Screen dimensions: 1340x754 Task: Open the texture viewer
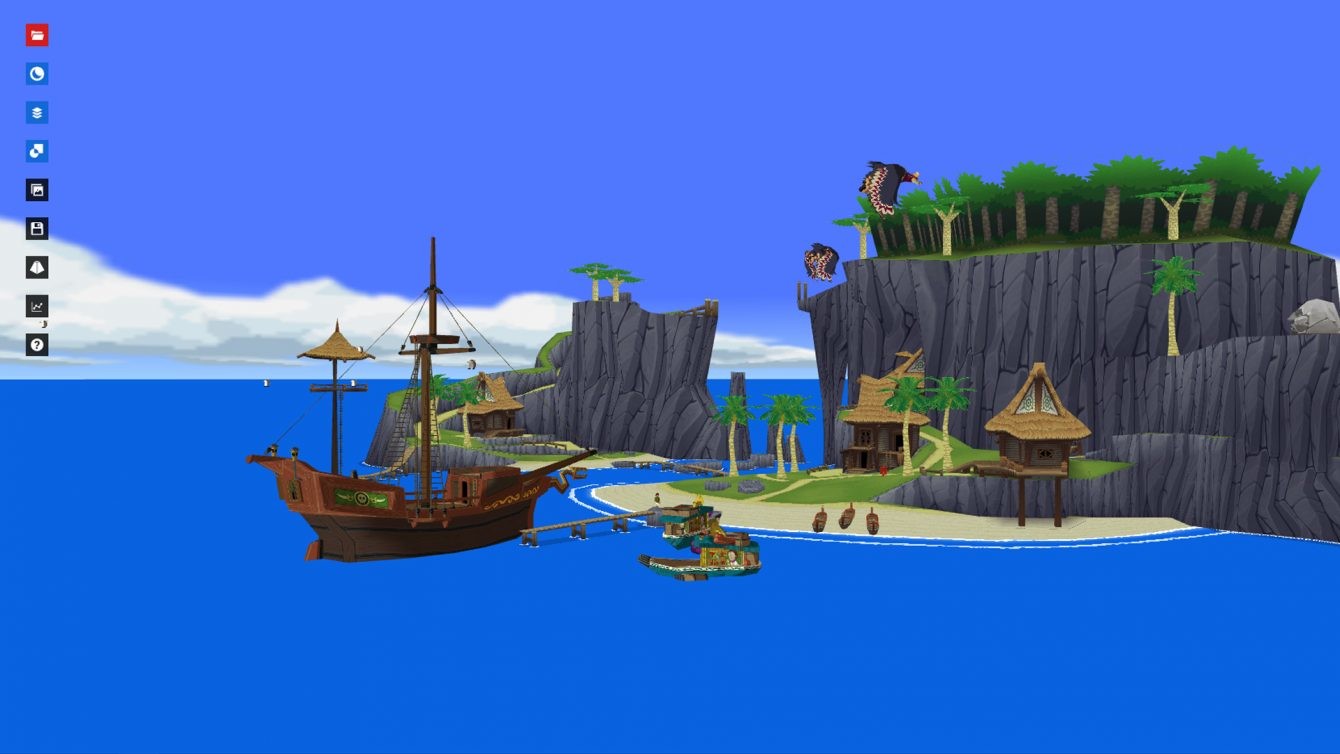(37, 189)
